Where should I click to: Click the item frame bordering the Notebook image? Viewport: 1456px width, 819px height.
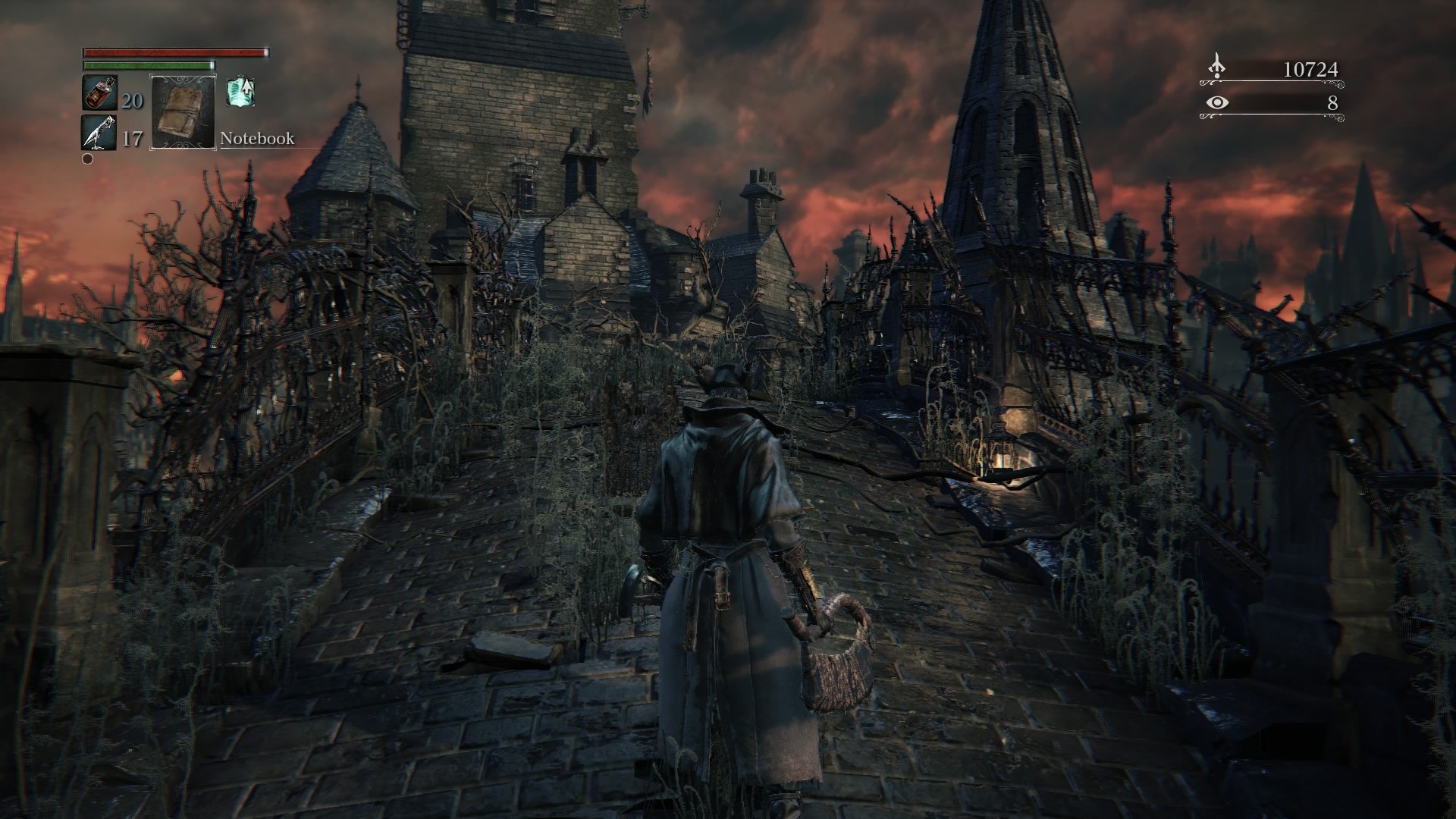(x=151, y=112)
